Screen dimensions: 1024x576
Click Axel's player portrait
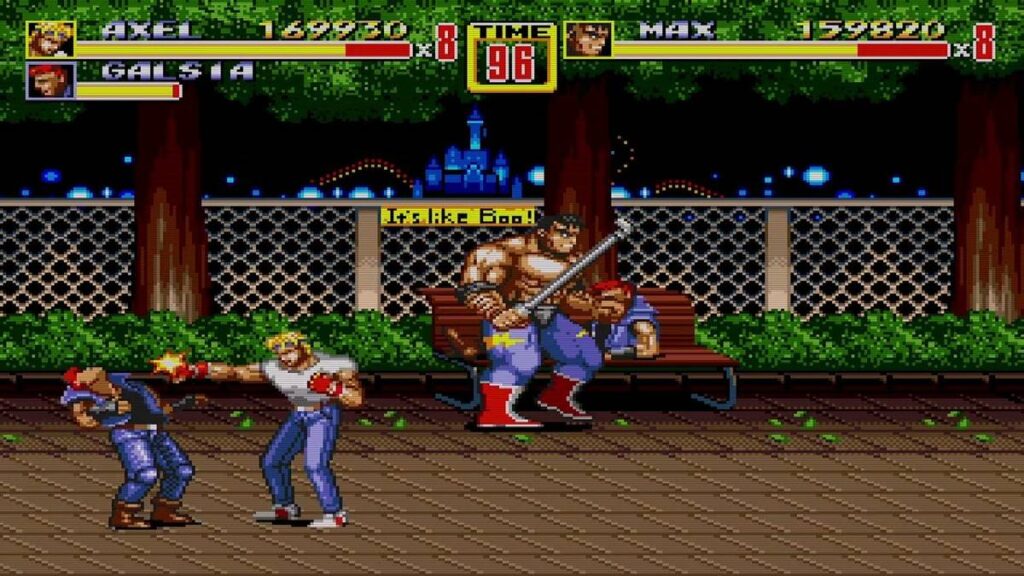(x=50, y=40)
